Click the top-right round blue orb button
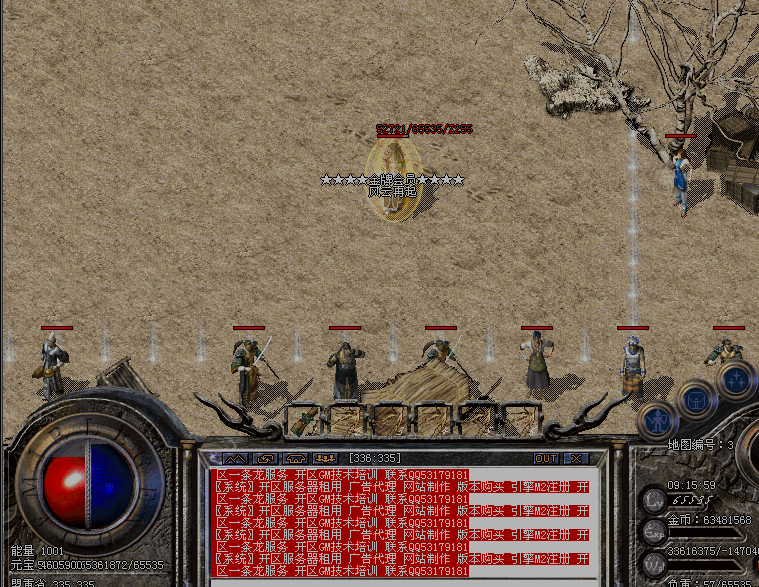 click(736, 379)
